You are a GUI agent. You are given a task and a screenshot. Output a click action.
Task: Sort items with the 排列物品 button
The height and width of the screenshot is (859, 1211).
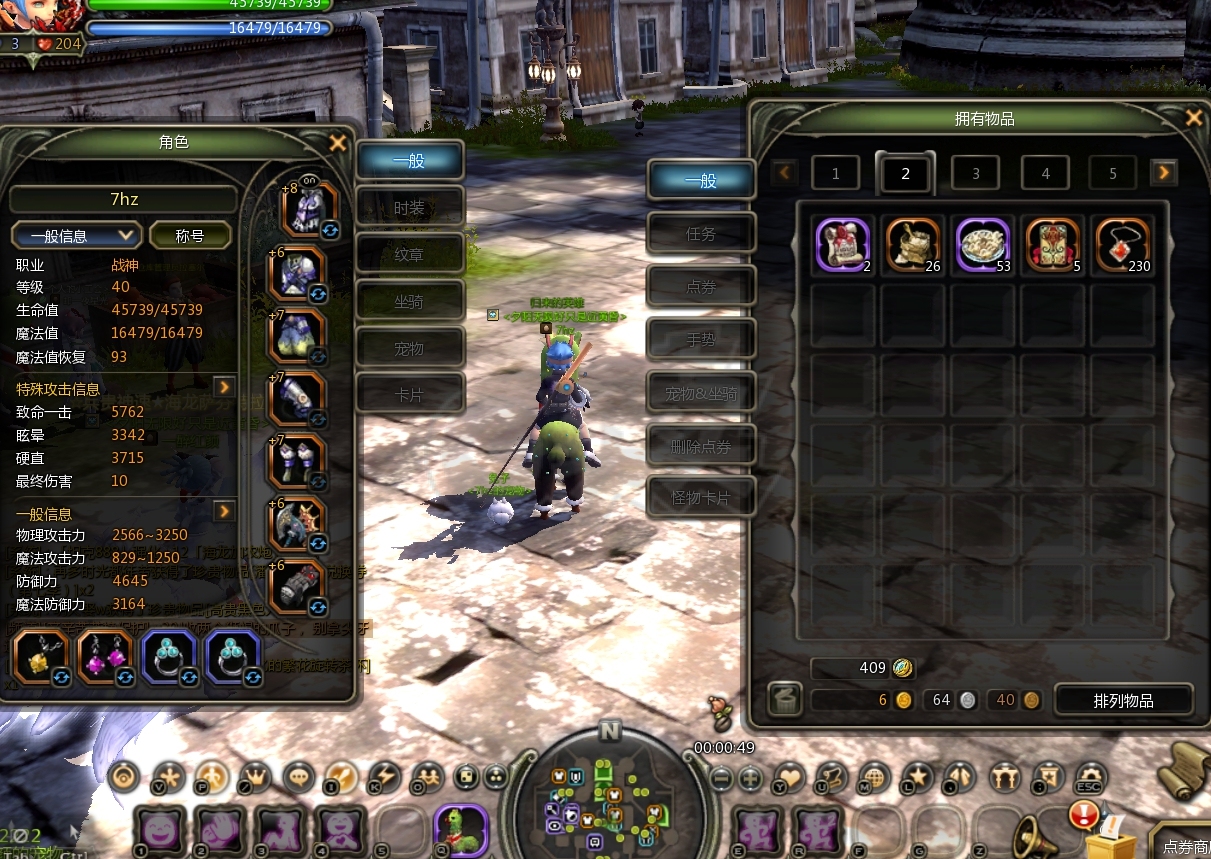1123,701
